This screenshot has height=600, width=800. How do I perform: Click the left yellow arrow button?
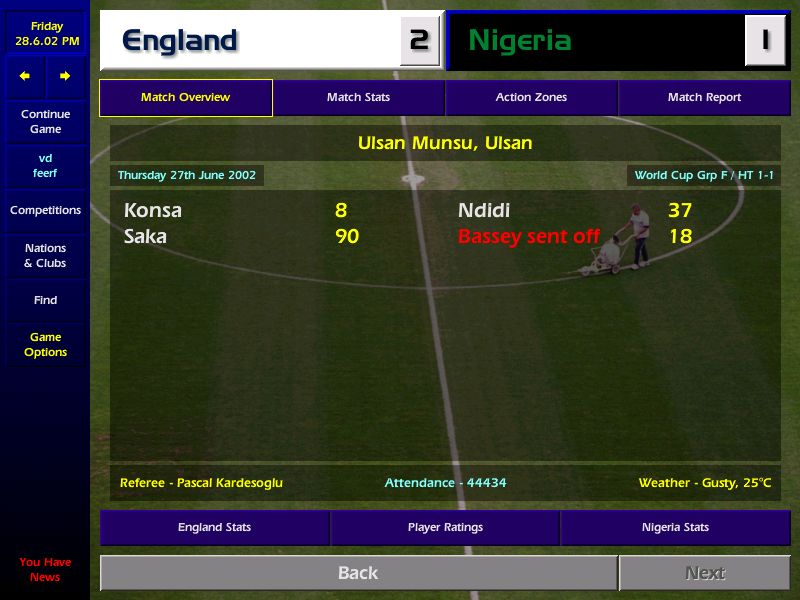(25, 76)
